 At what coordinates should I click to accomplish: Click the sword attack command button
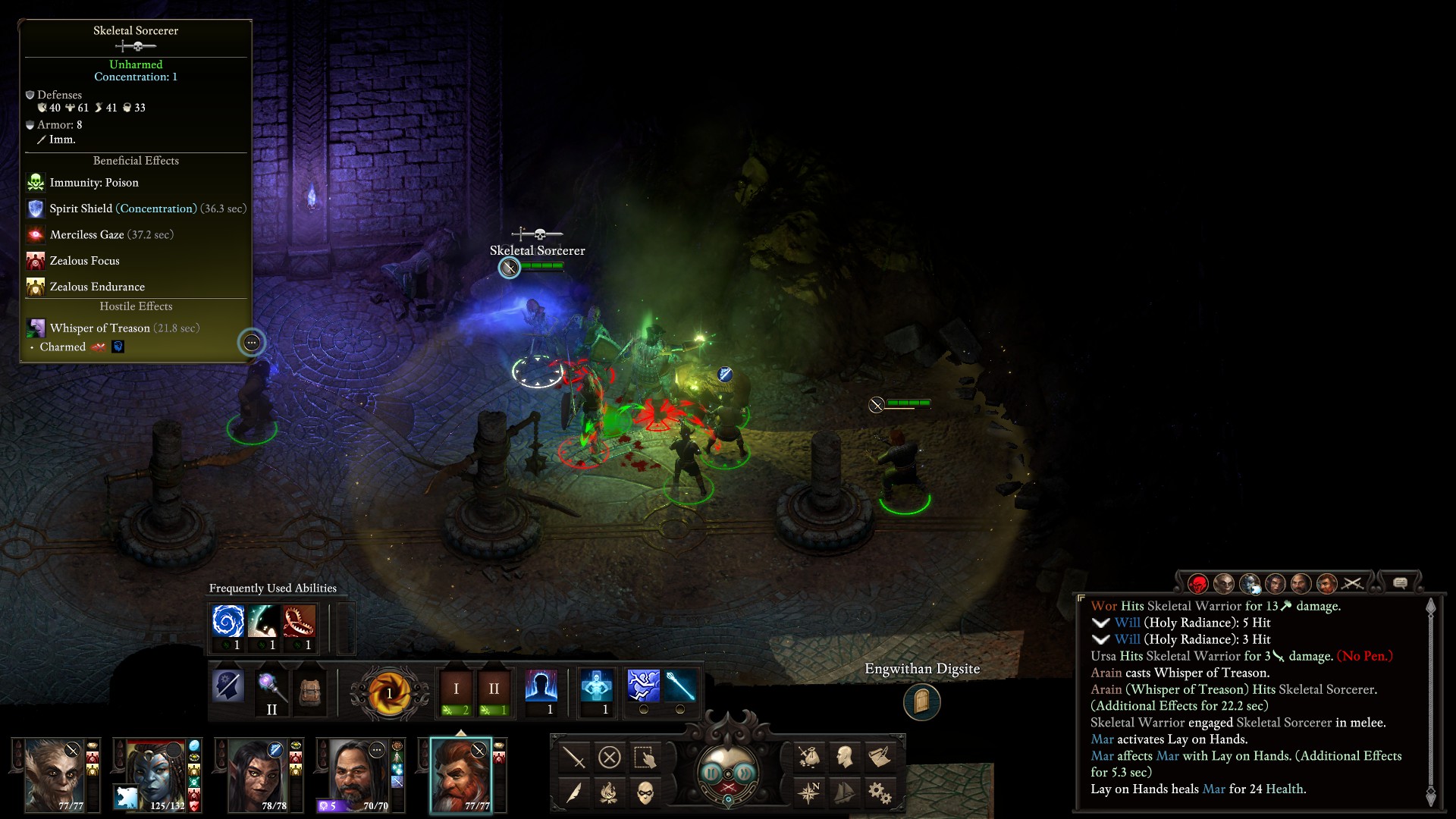tap(574, 757)
